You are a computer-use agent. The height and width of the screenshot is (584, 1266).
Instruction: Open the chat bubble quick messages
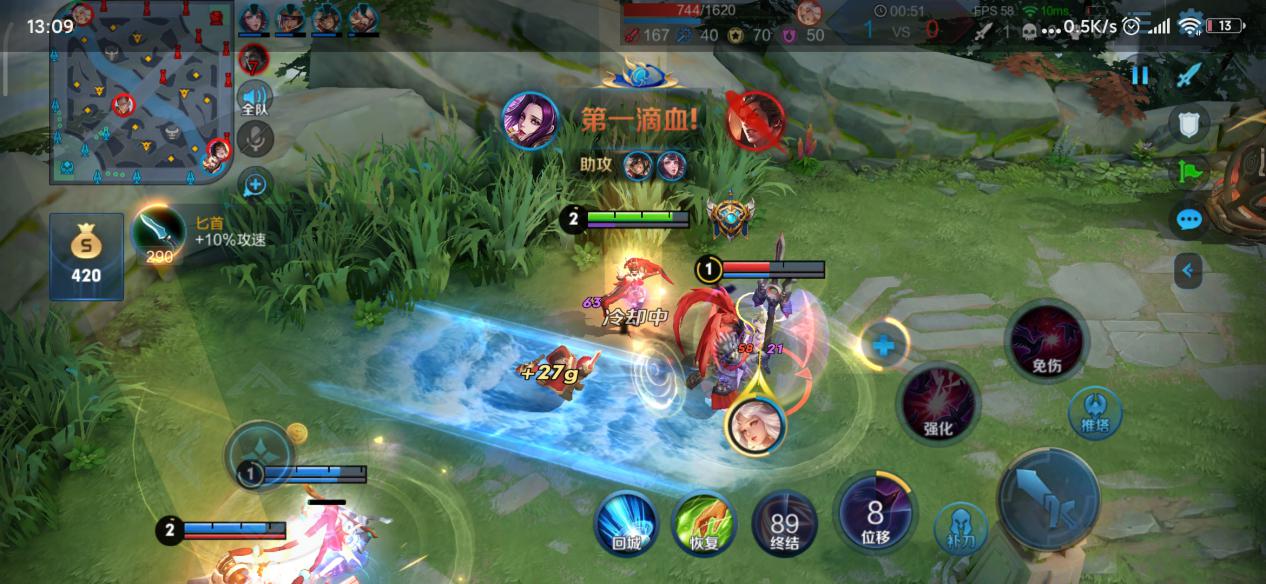1189,220
